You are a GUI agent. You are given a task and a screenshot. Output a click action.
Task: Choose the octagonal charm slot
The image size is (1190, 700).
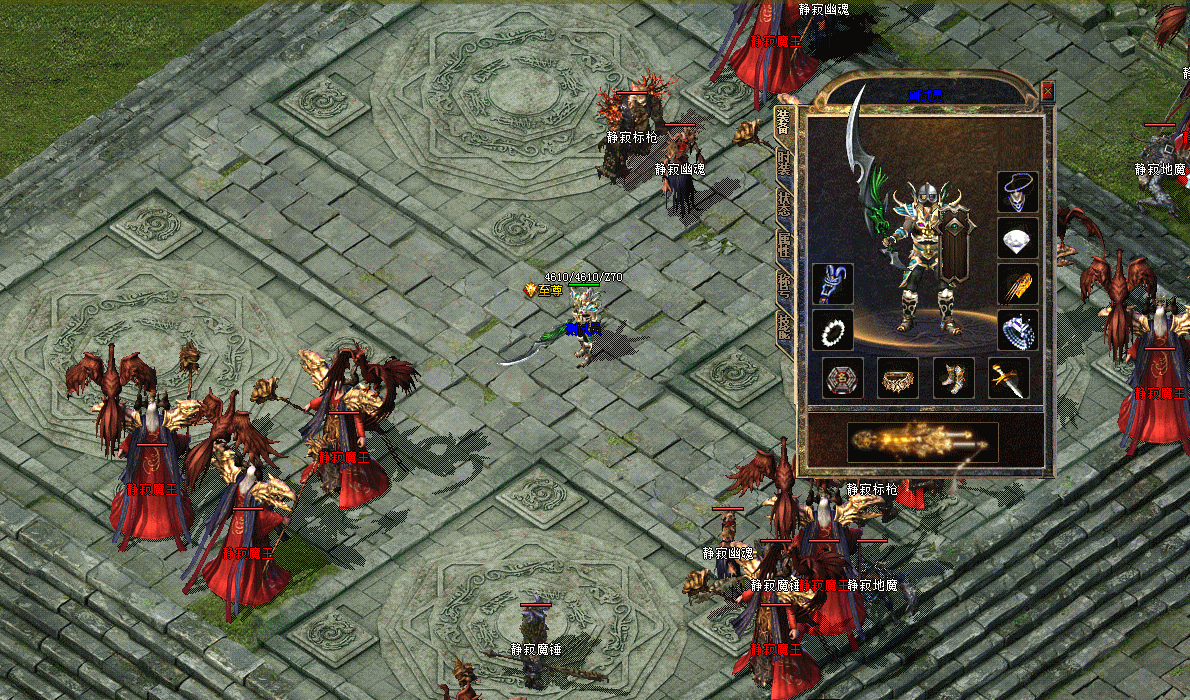(x=843, y=378)
